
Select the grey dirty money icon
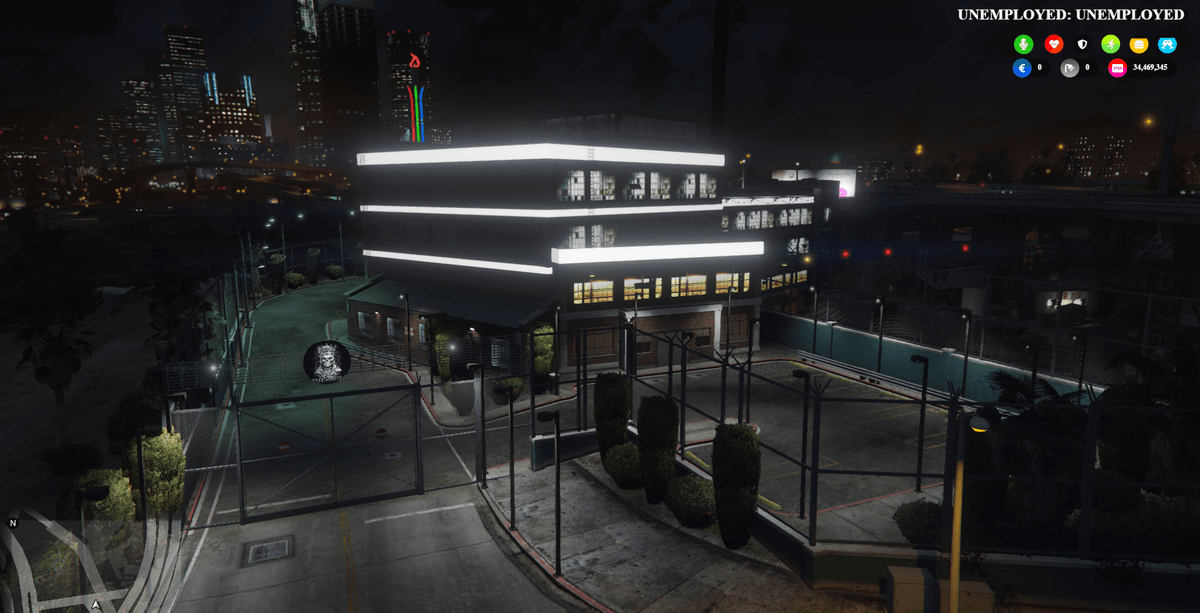[1069, 68]
